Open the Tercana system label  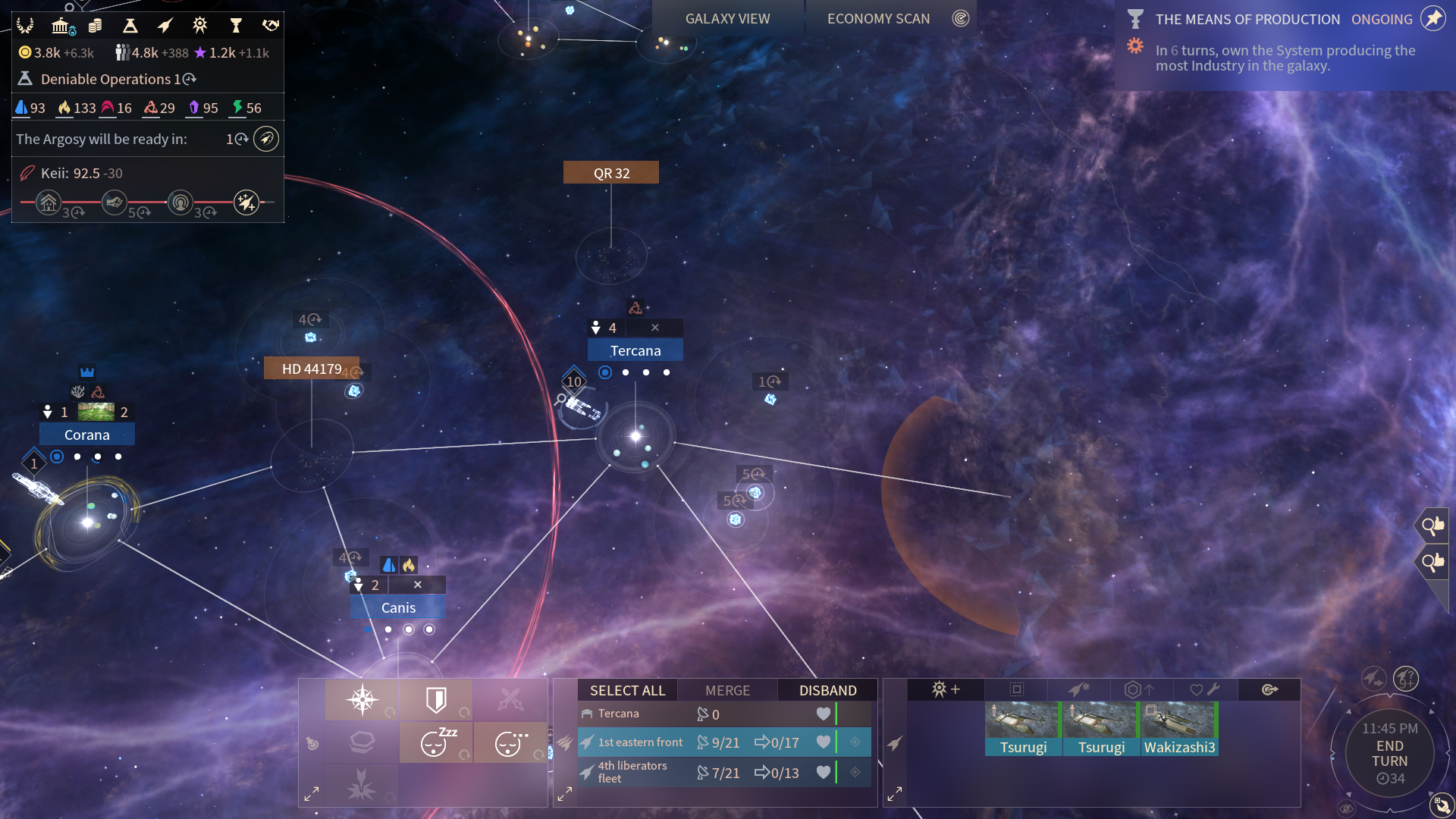point(635,350)
